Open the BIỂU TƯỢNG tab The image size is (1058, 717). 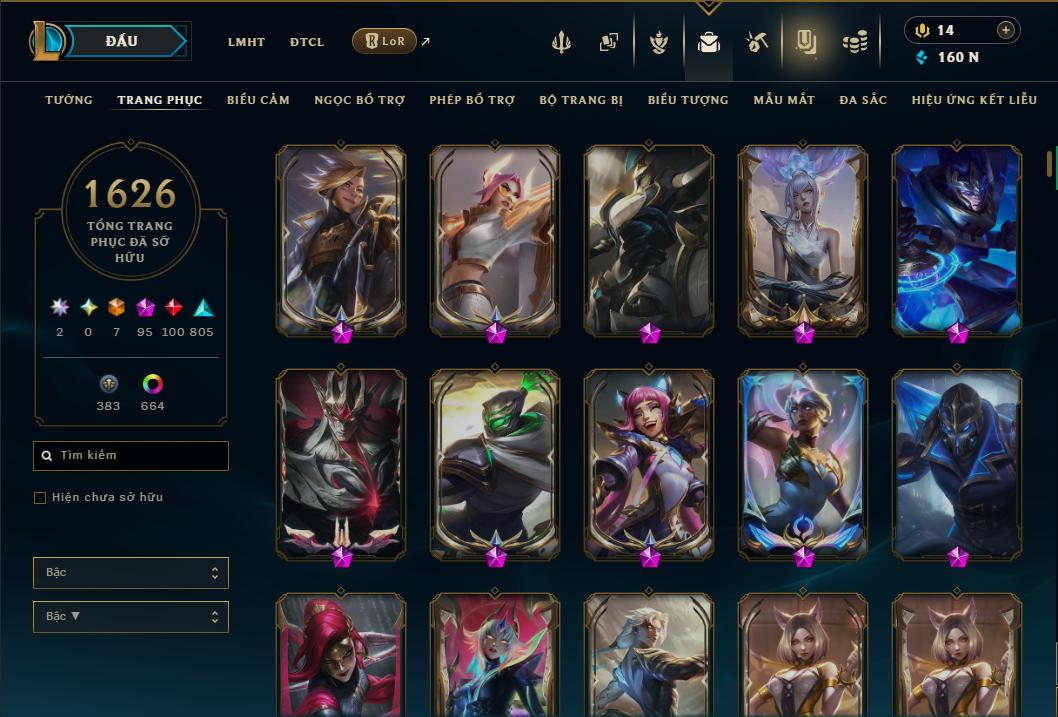pyautogui.click(x=688, y=100)
